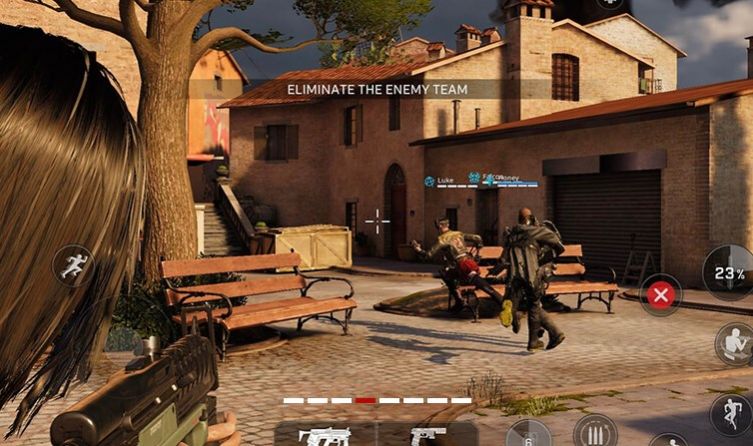
Task: Tap the sprint running-man button
Action: (x=74, y=266)
